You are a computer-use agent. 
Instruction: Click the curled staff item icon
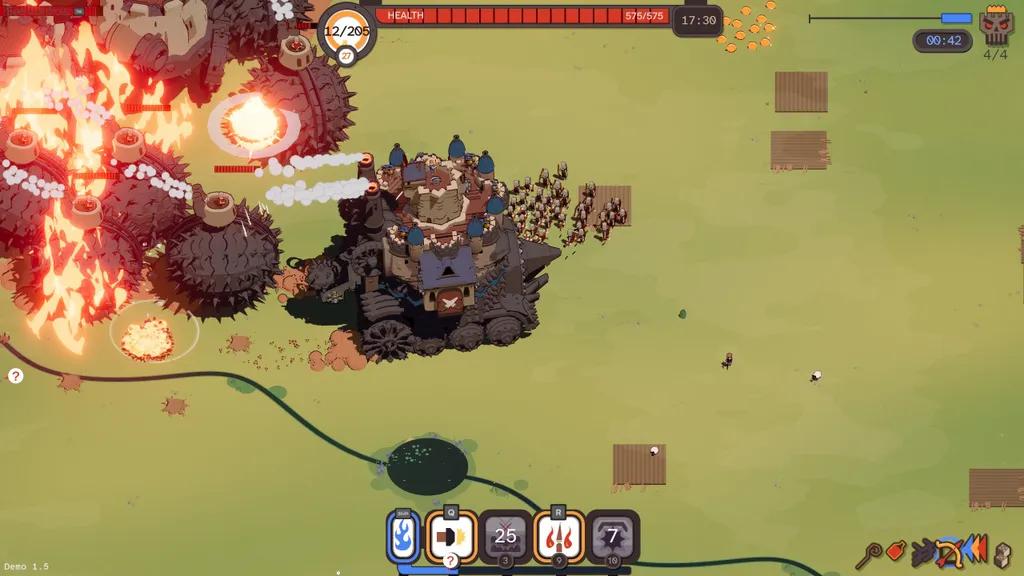[x=870, y=552]
